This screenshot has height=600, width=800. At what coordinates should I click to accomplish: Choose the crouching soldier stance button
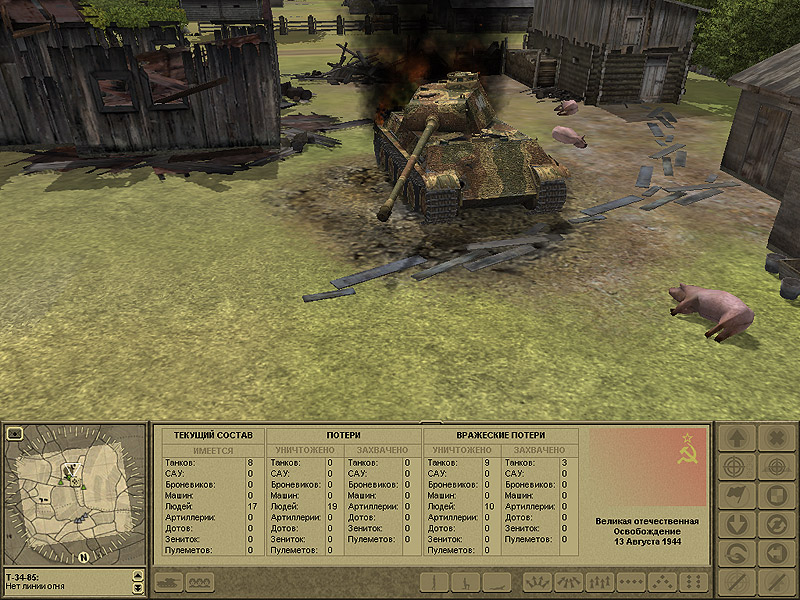tap(465, 582)
